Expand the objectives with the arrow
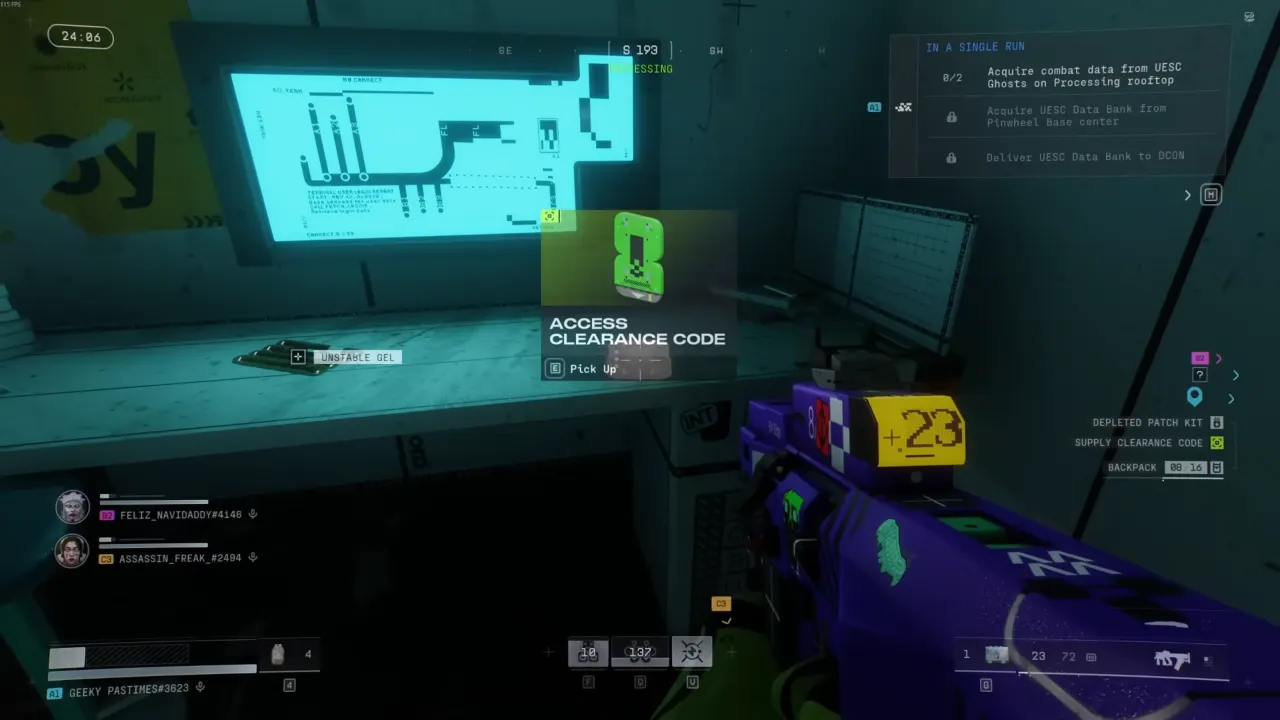Viewport: 1280px width, 720px height. click(x=1188, y=195)
